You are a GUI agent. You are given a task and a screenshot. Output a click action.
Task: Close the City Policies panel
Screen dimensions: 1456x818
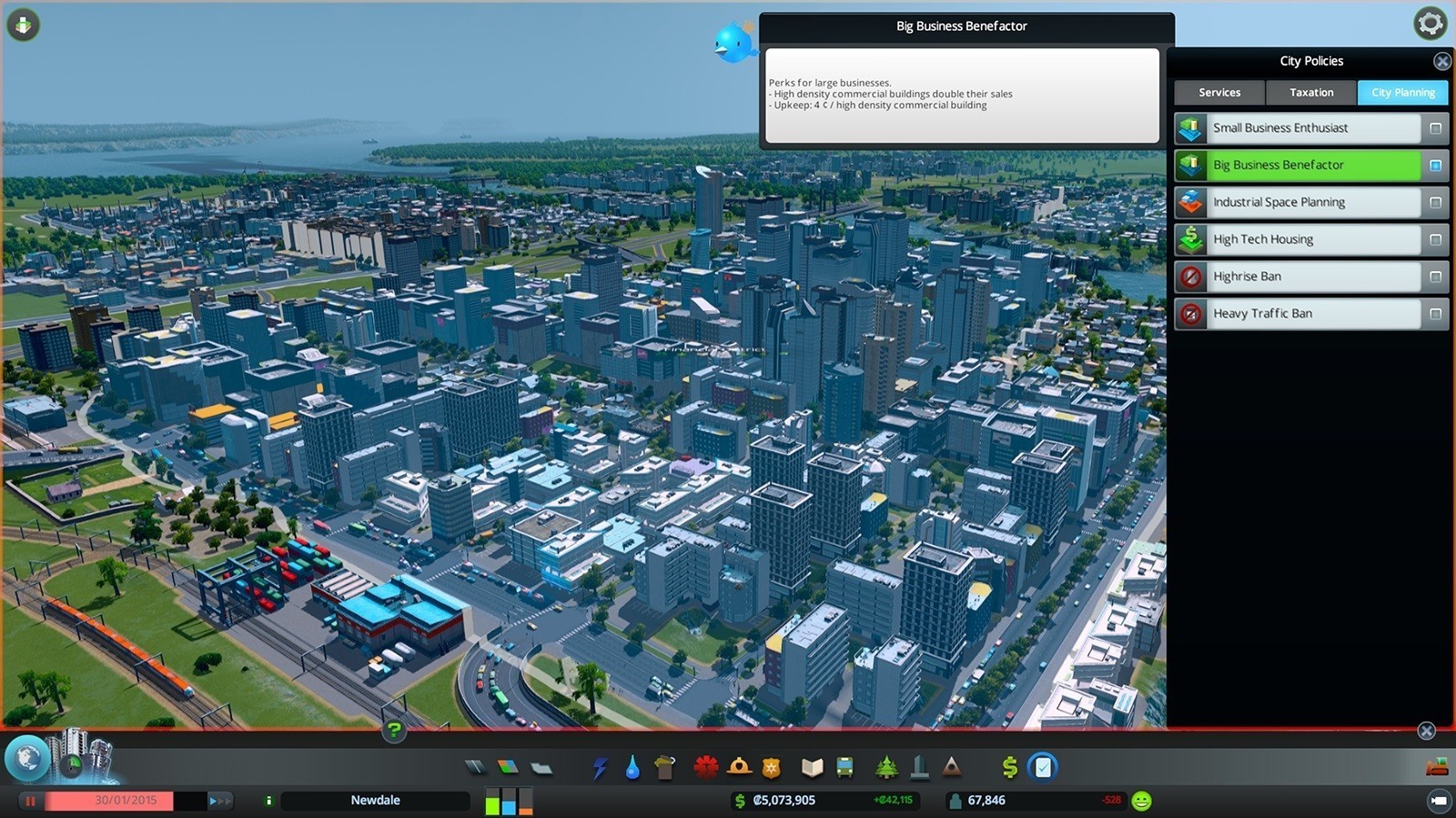1442,61
